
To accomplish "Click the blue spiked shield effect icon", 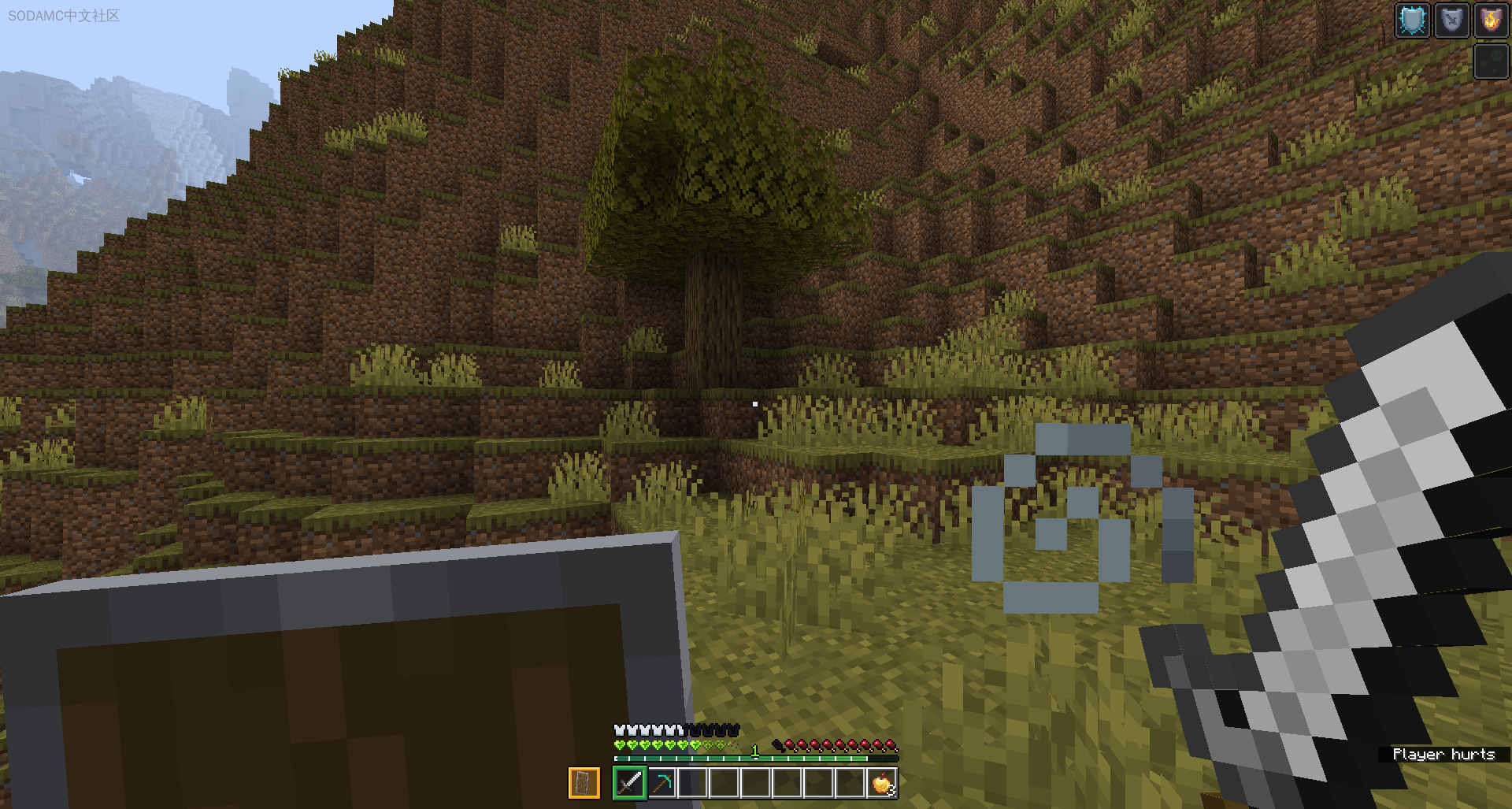I will tap(1412, 20).
